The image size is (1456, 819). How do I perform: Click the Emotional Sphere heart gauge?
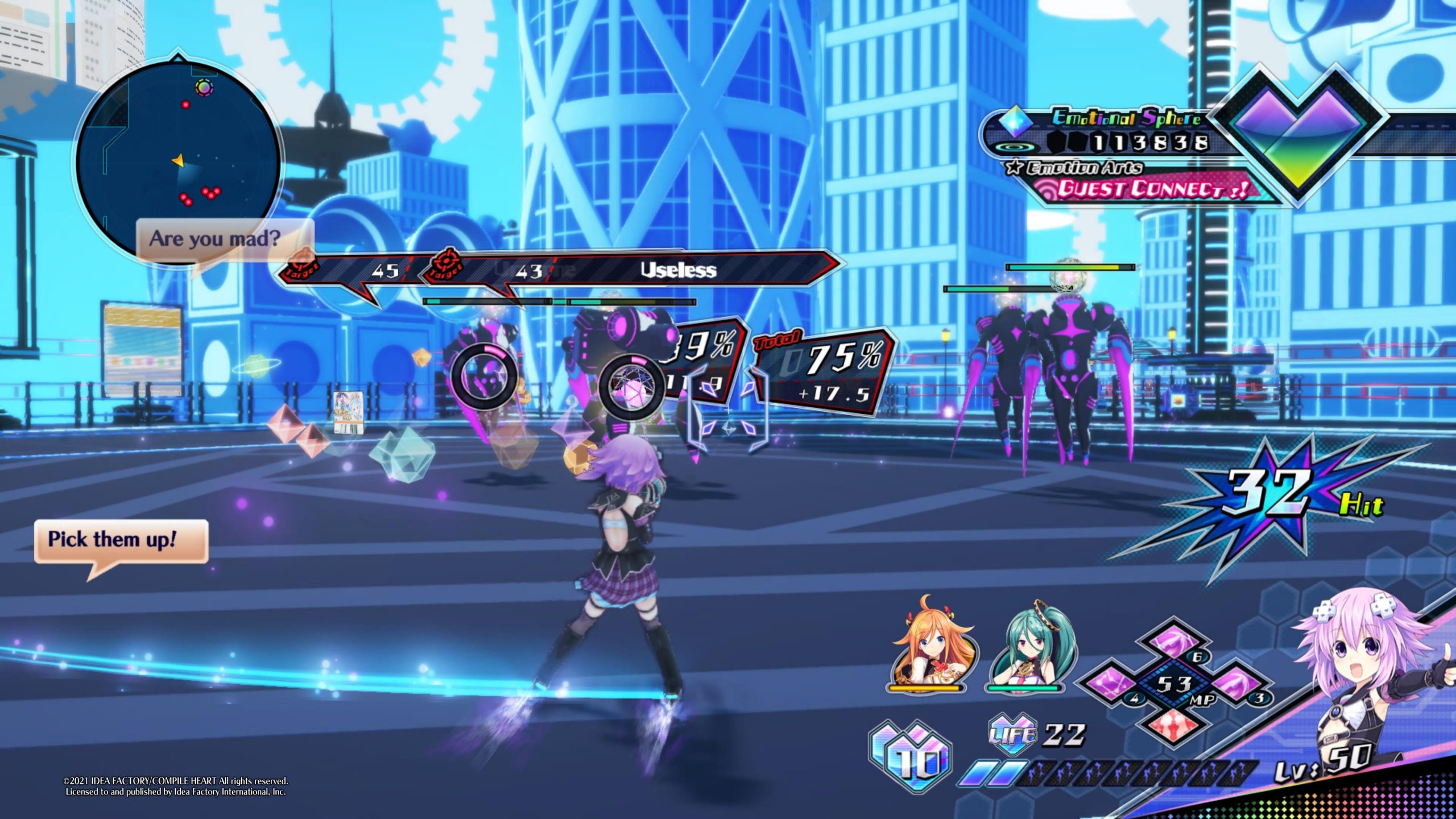tap(1298, 136)
